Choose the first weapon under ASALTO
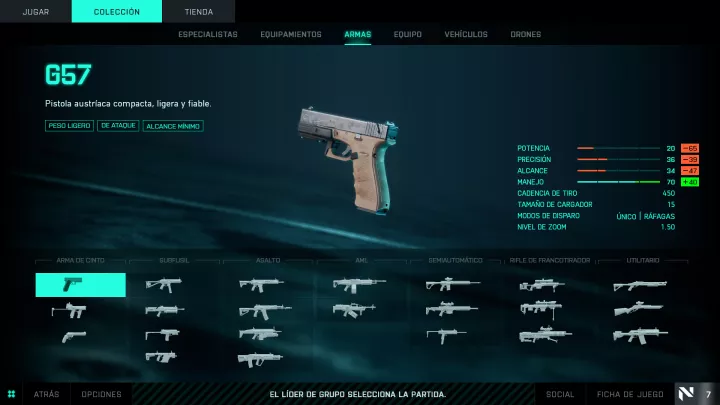Viewport: 720px width, 405px height. click(261, 285)
